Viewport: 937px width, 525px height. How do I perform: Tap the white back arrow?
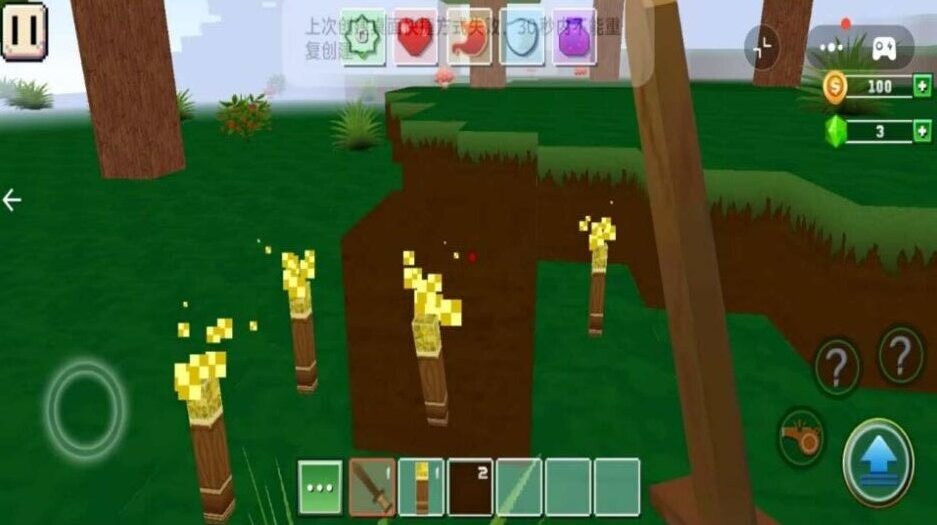click(x=12, y=200)
